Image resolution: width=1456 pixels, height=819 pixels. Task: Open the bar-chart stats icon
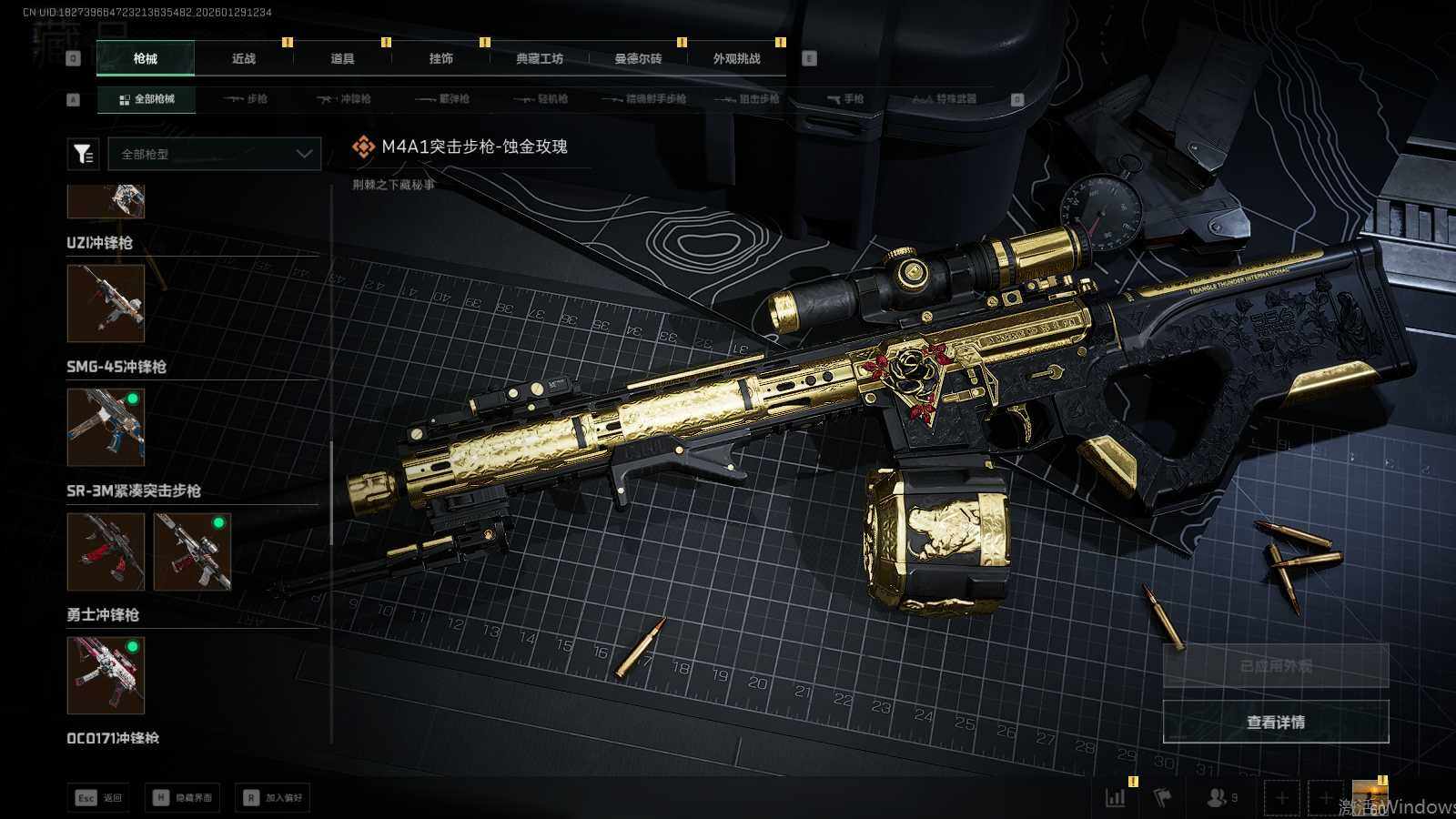point(1116,798)
